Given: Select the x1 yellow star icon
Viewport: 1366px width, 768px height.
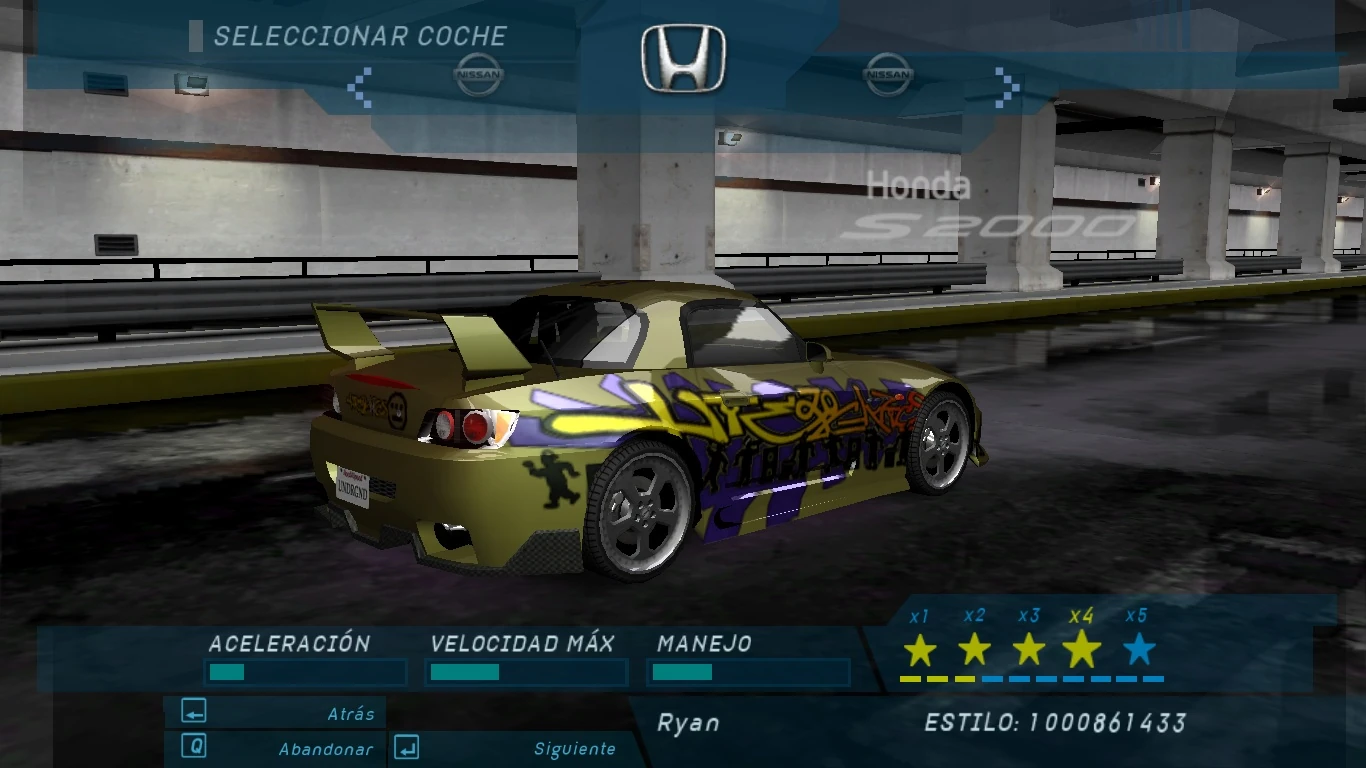Looking at the screenshot, I should point(919,652).
